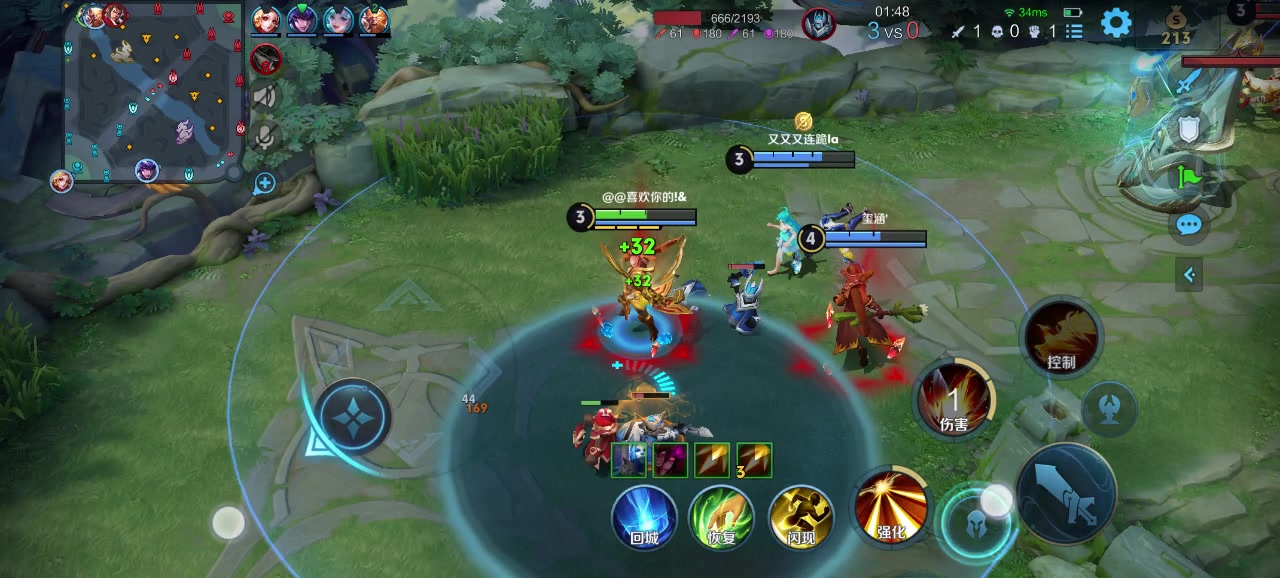Trigger the 强化 skill

[x=890, y=505]
